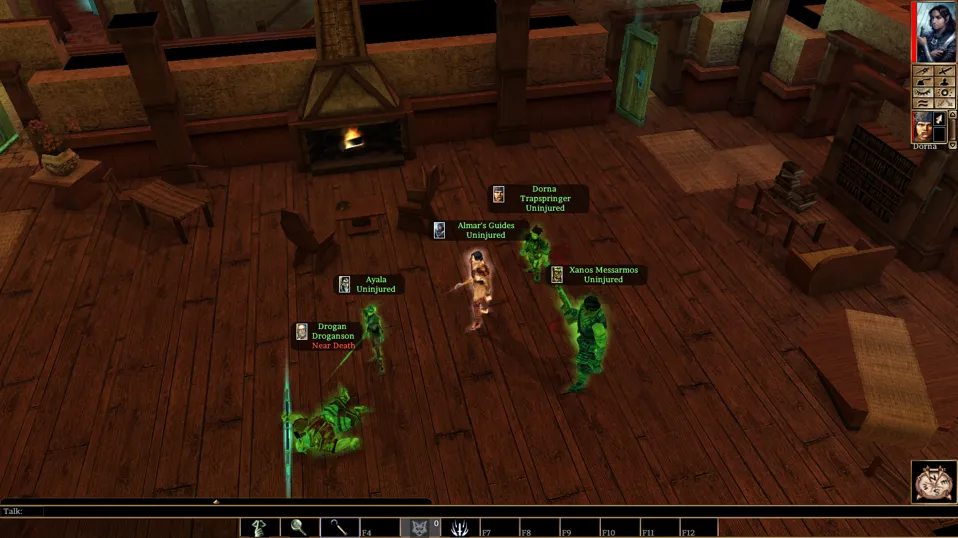Screen dimensions: 958x538
Task: Activate the magnifying glass quickbar slot
Action: point(299,527)
